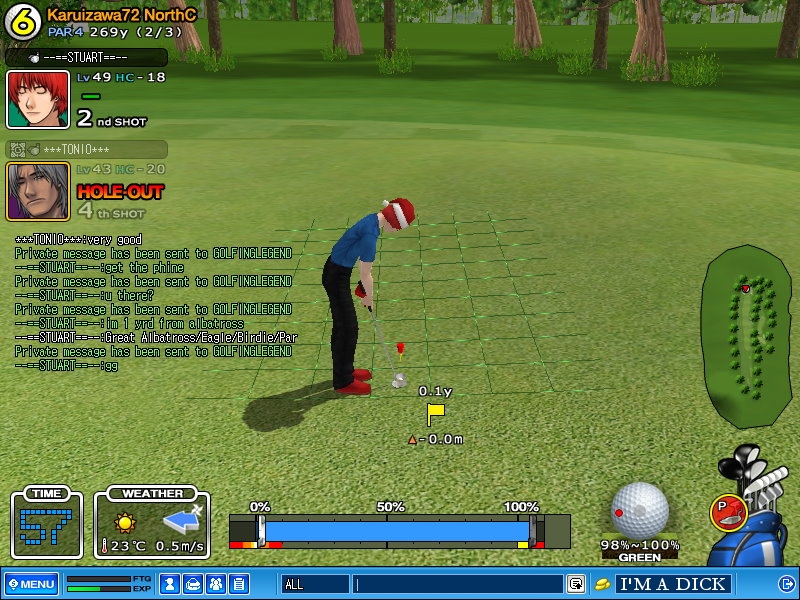Set spin on the golf ball impact indicator
The image size is (800, 600).
tap(639, 509)
